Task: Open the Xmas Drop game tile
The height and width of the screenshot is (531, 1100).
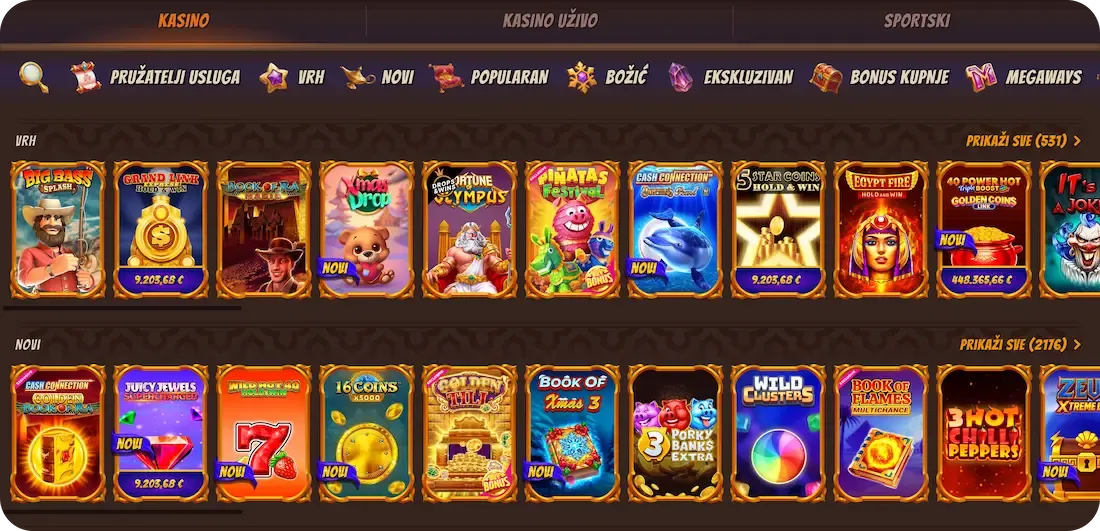Action: pyautogui.click(x=366, y=230)
